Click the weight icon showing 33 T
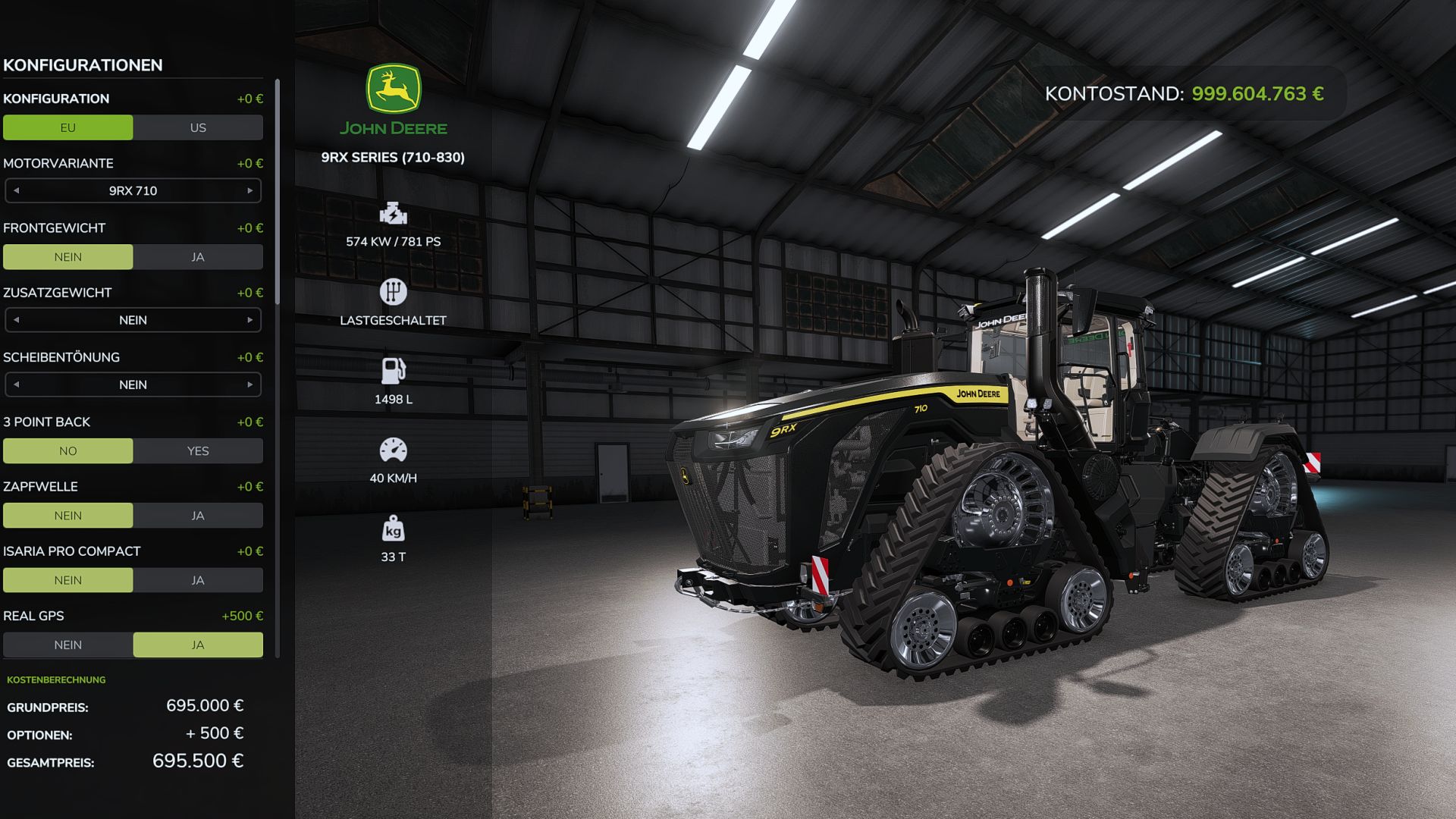This screenshot has height=819, width=1456. point(394,530)
